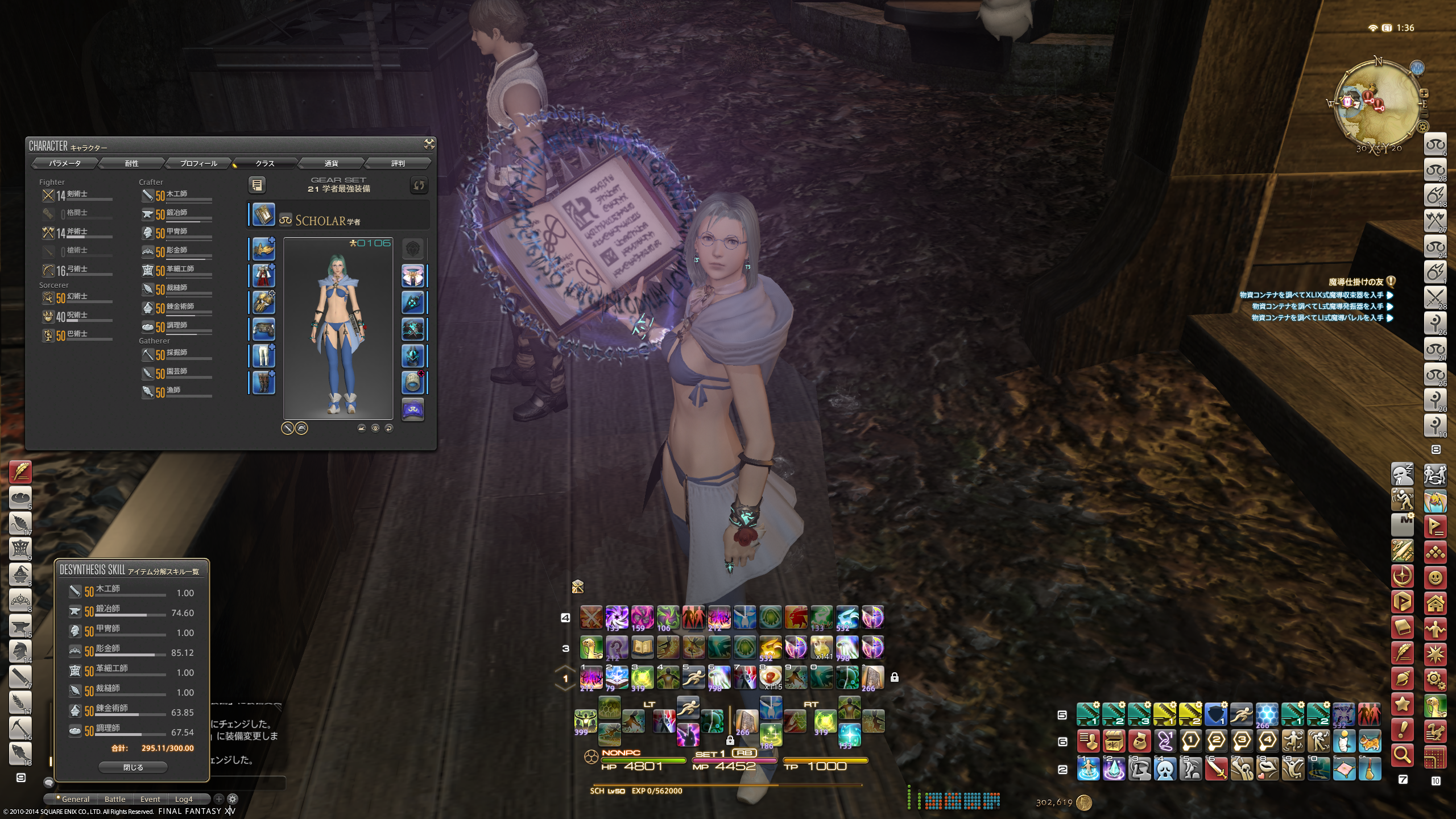Switch to the パラメータ tab
This screenshot has height=819, width=1456.
[65, 164]
